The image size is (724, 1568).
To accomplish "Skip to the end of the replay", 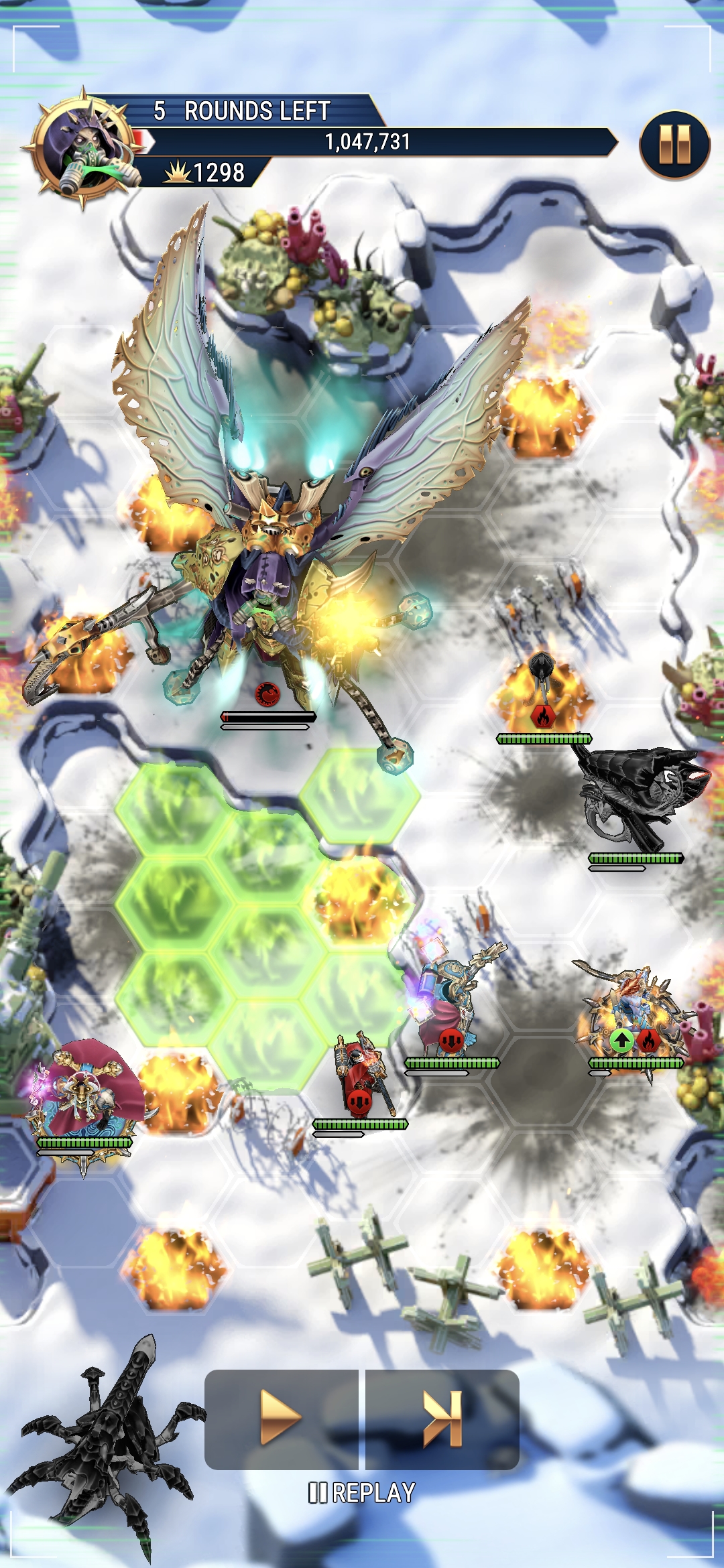I will click(x=442, y=1417).
